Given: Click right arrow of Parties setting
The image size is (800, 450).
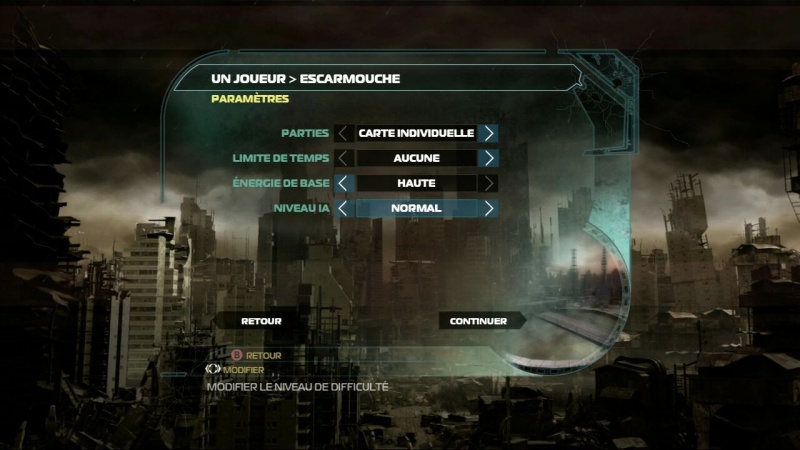Looking at the screenshot, I should coord(488,132).
